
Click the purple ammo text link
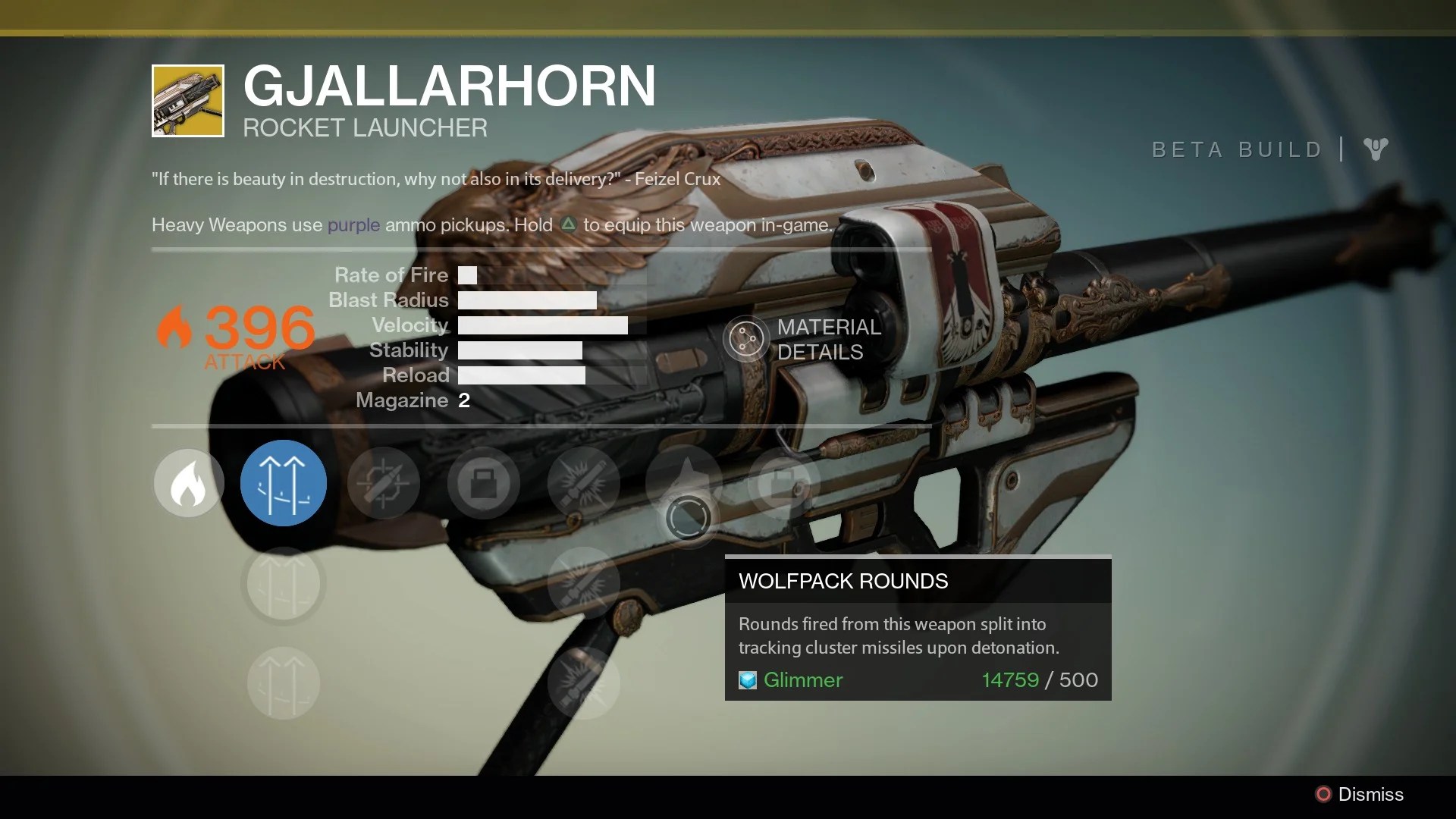coord(353,225)
